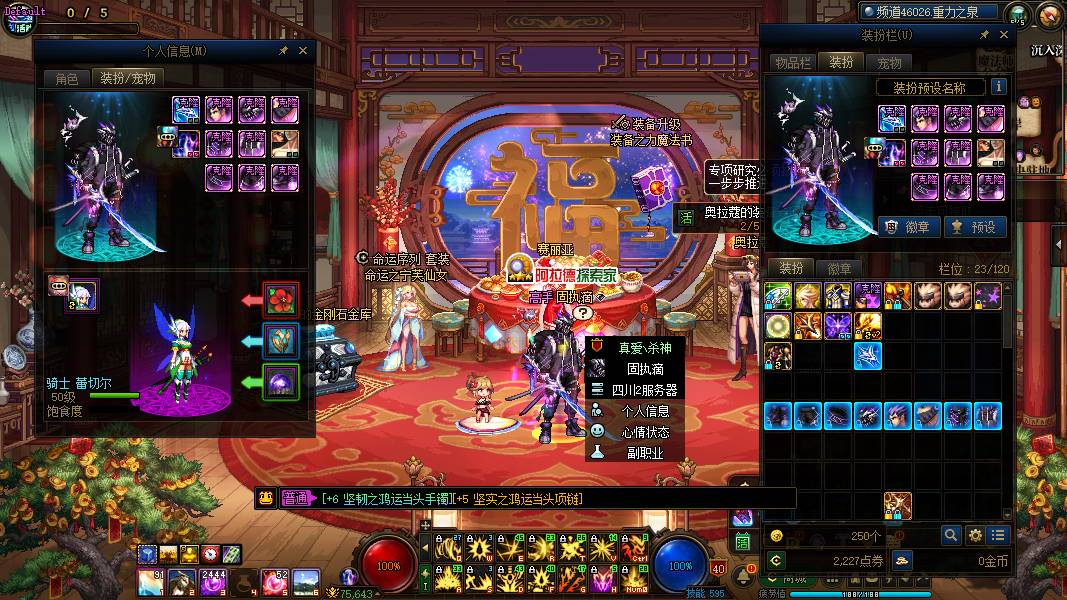Click the 普通 chat channel button
Image resolution: width=1067 pixels, height=600 pixels.
(x=296, y=498)
